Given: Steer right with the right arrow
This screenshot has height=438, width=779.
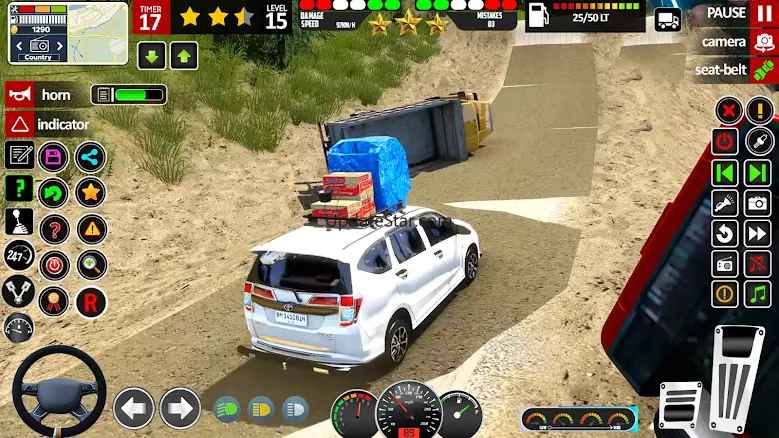Looking at the screenshot, I should [x=180, y=408].
